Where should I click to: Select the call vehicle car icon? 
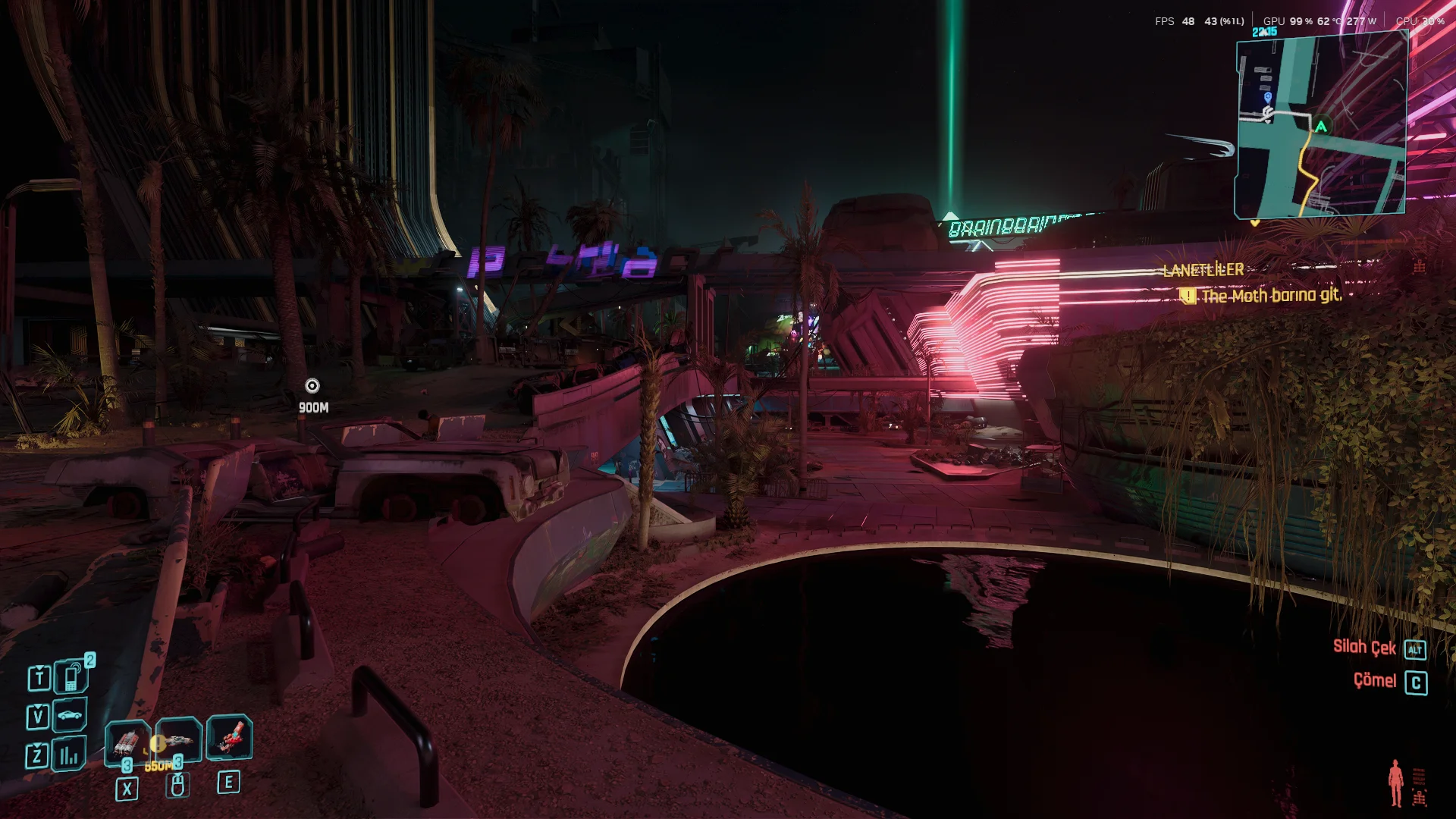pyautogui.click(x=70, y=715)
